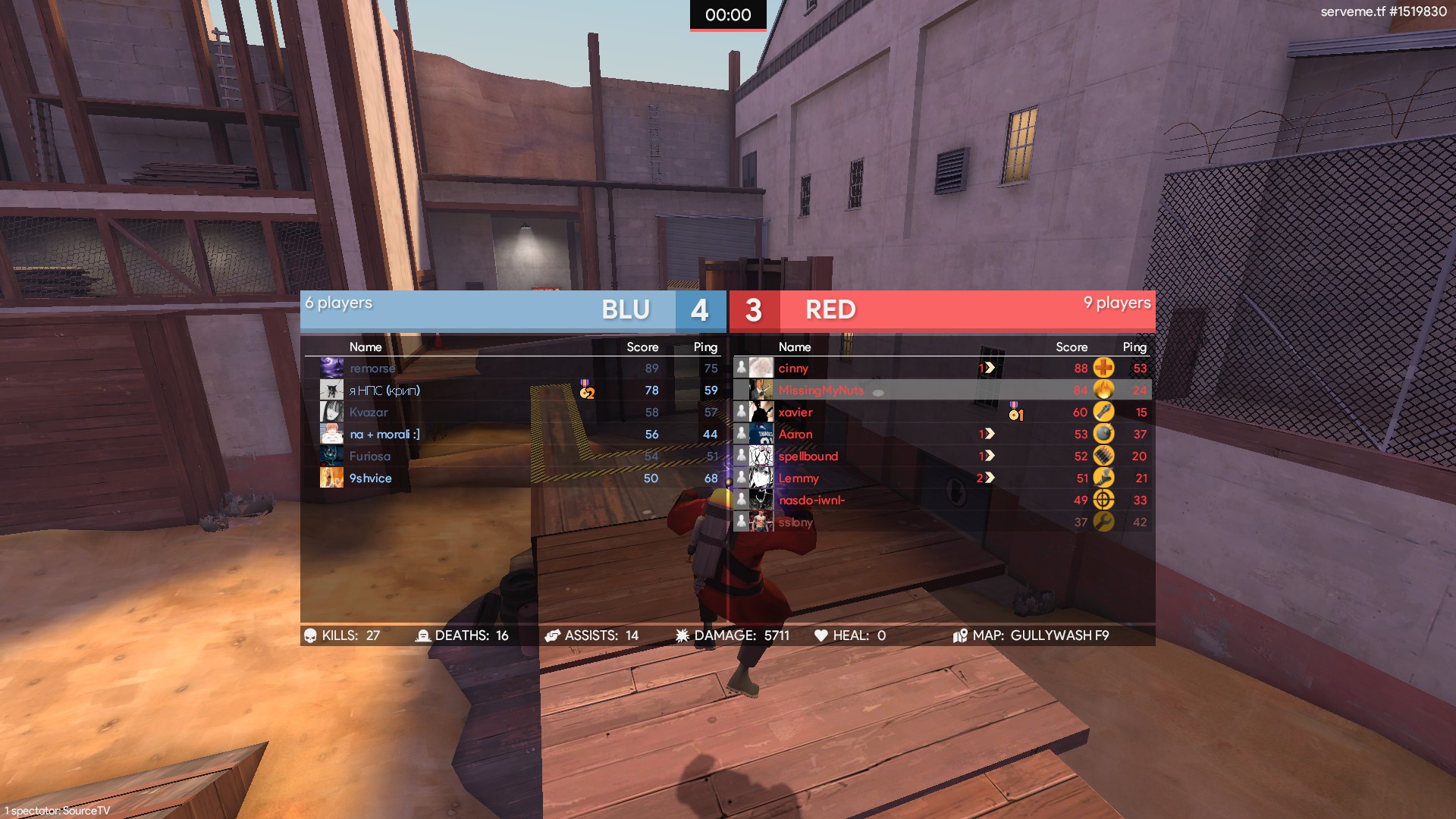
Task: Select player 9shvice on the scoreboard
Action: pyautogui.click(x=371, y=479)
